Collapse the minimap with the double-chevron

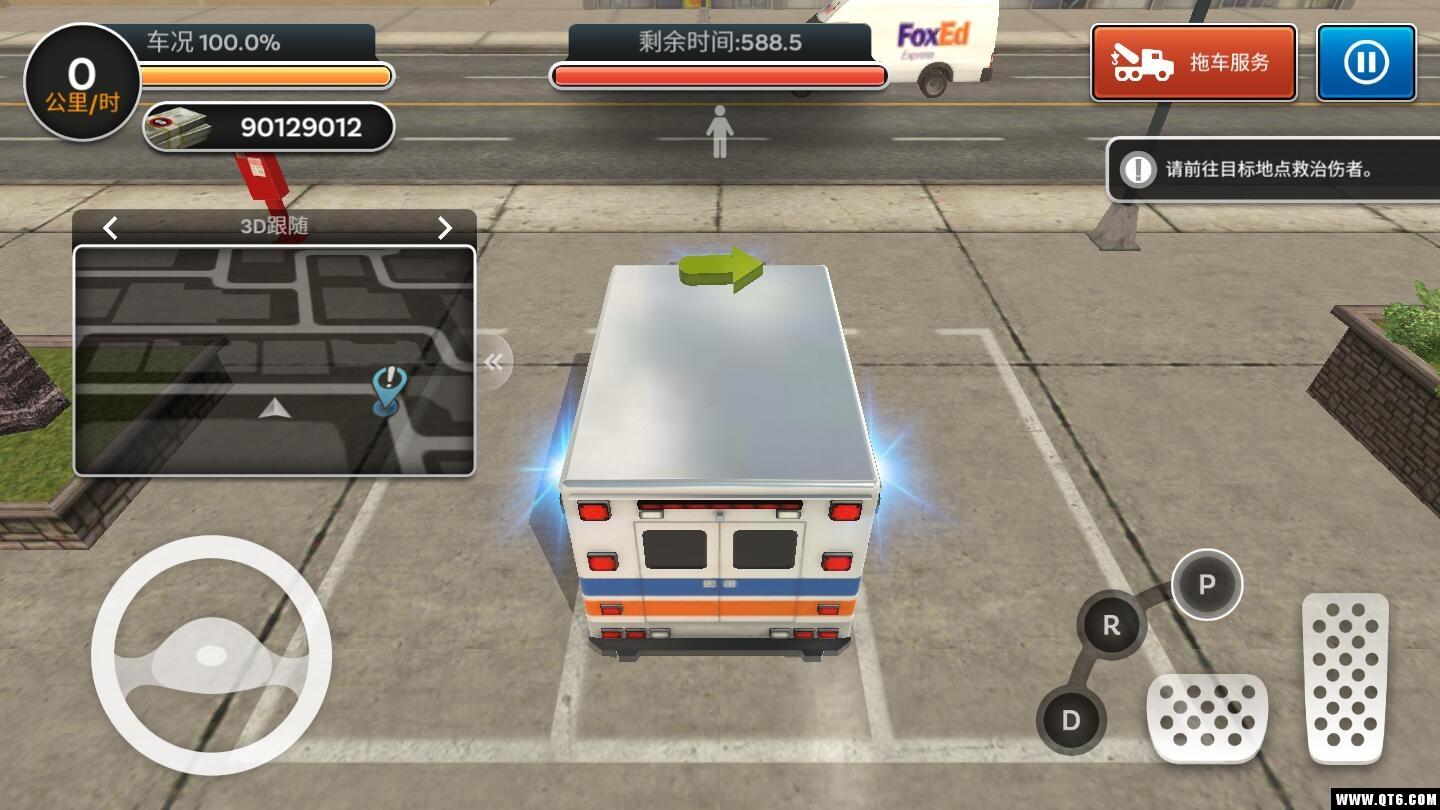(x=494, y=362)
